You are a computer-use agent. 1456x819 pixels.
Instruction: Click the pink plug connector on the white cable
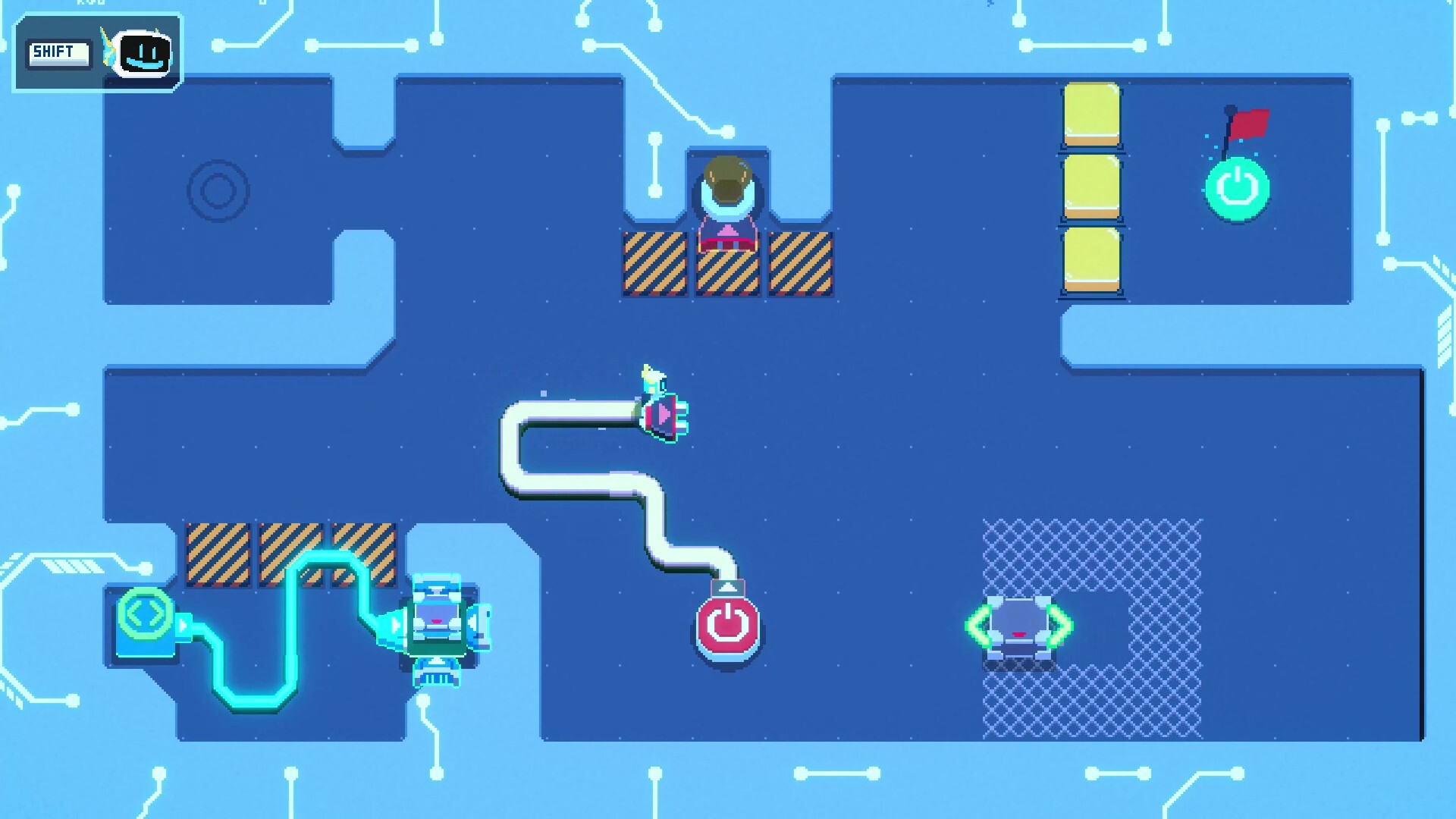[x=664, y=413]
